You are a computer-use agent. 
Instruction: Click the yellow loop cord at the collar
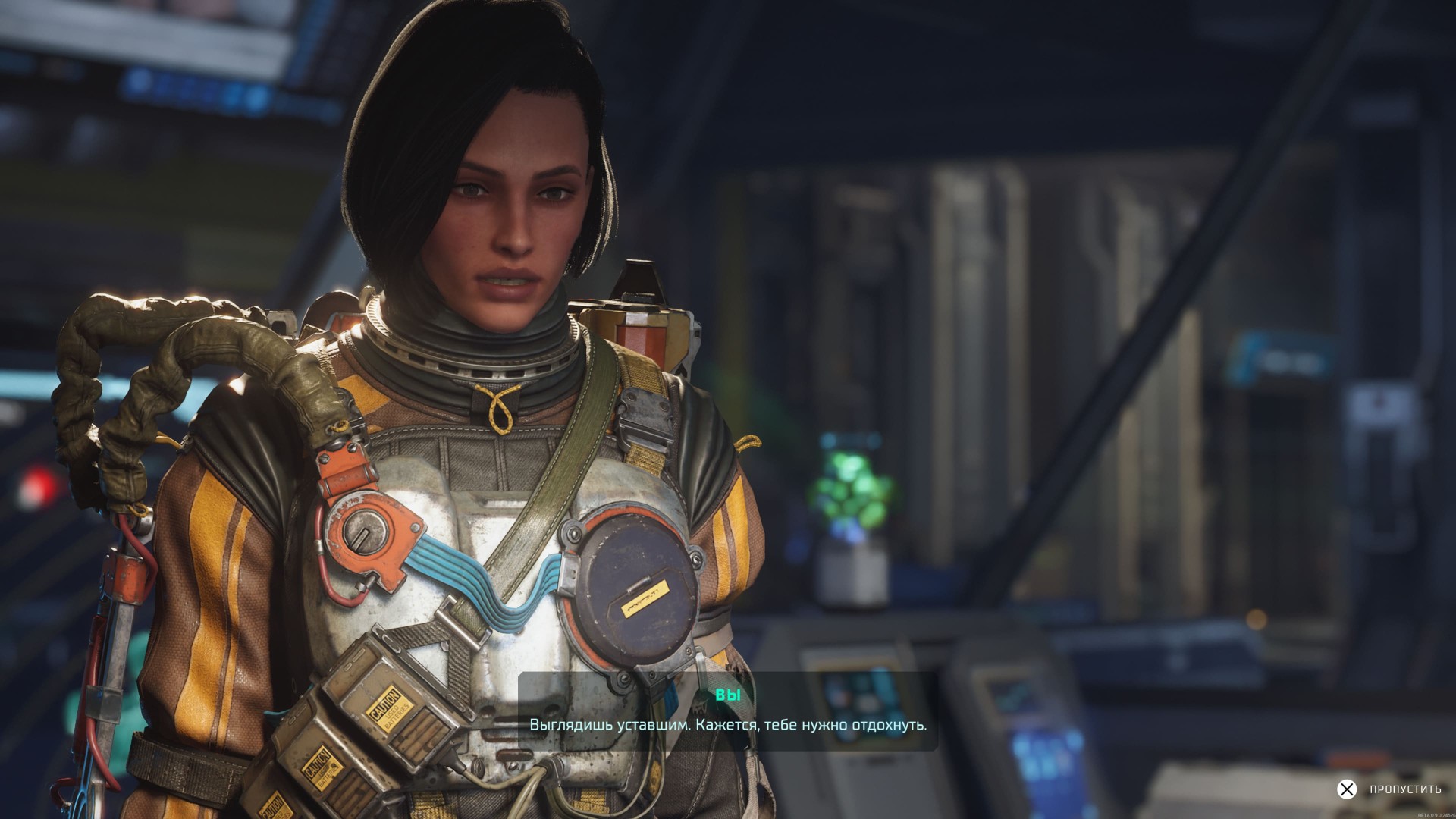click(500, 409)
